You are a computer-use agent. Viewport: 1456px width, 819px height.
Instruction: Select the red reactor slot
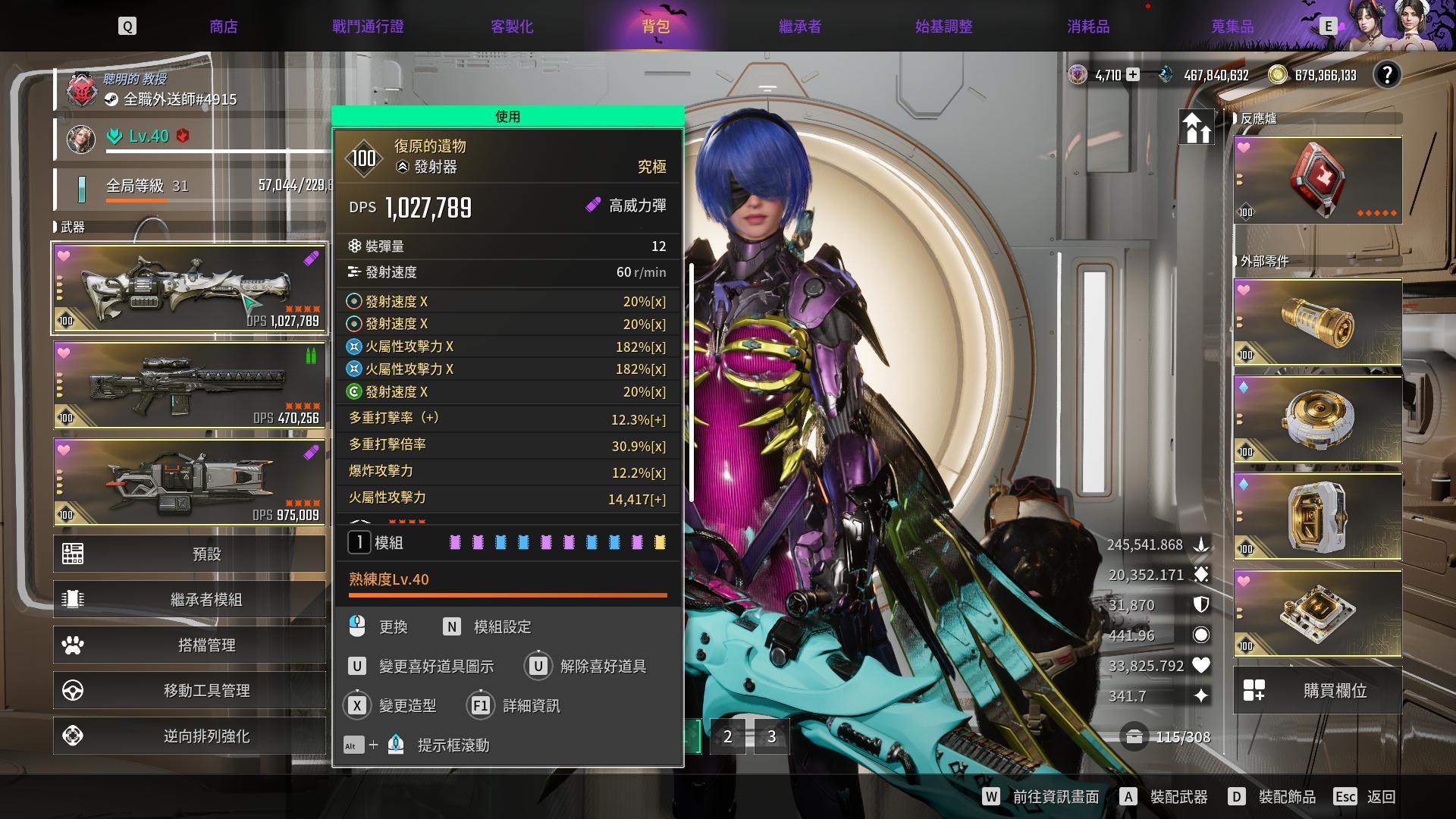1317,180
